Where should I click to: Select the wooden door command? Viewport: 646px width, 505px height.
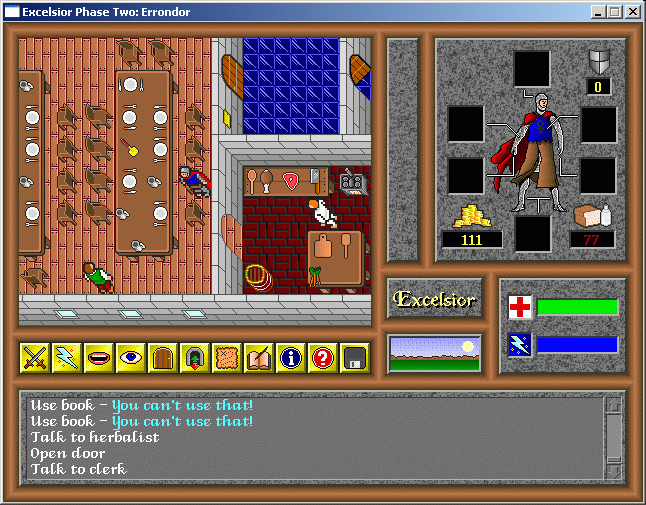click(163, 357)
